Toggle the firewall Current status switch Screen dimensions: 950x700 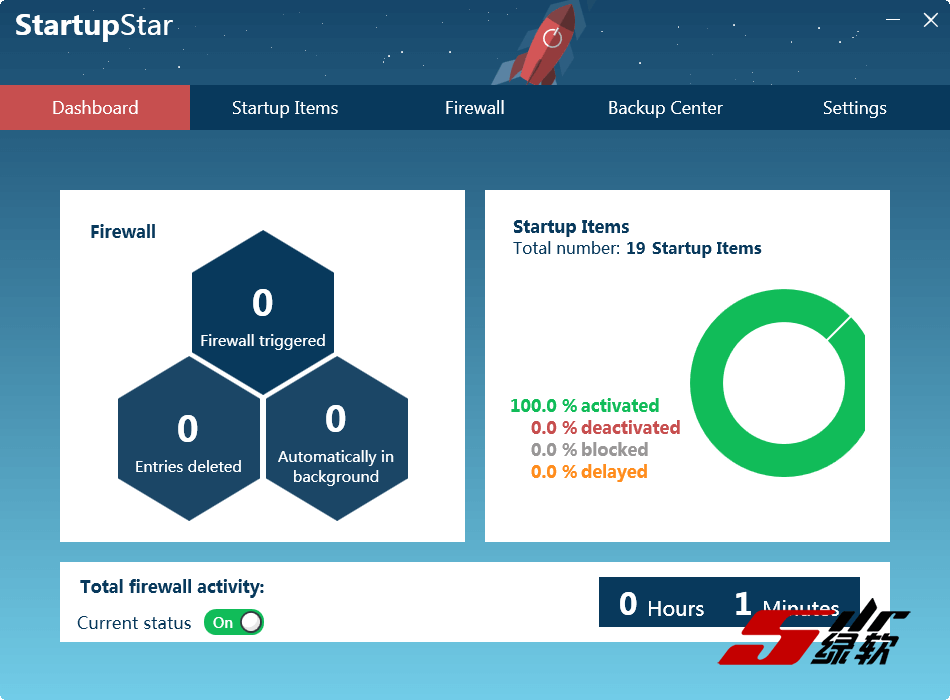[x=234, y=622]
